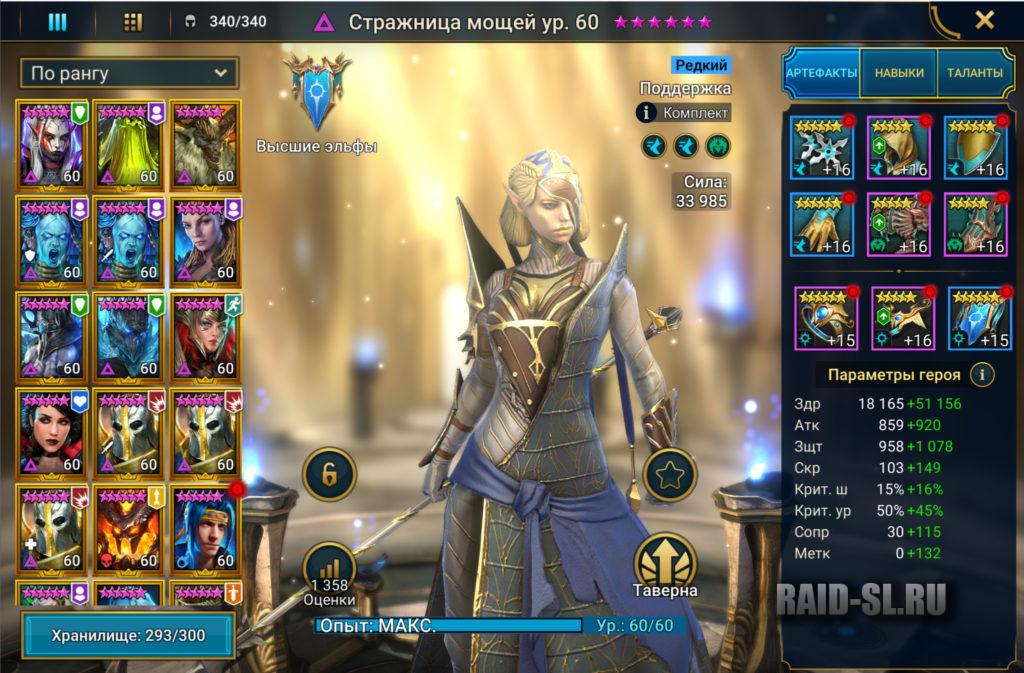Click the round padlock lock button
Screen dimensions: 1024x673
pos(329,475)
